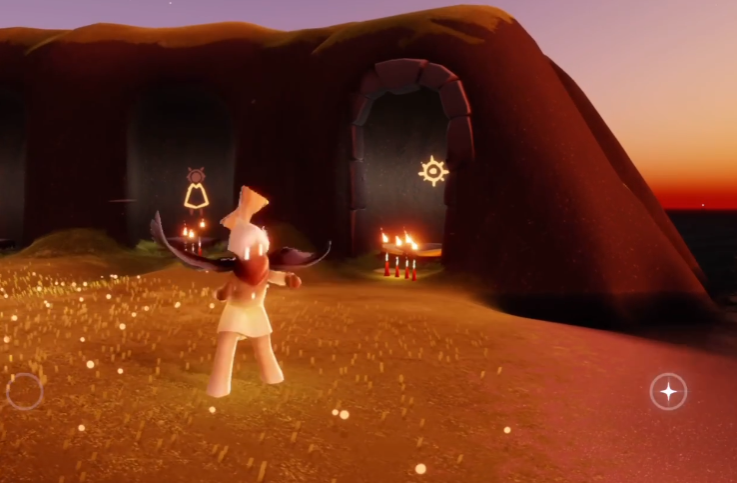Tap the glowing sun emblem icon
The width and height of the screenshot is (737, 483).
[433, 171]
